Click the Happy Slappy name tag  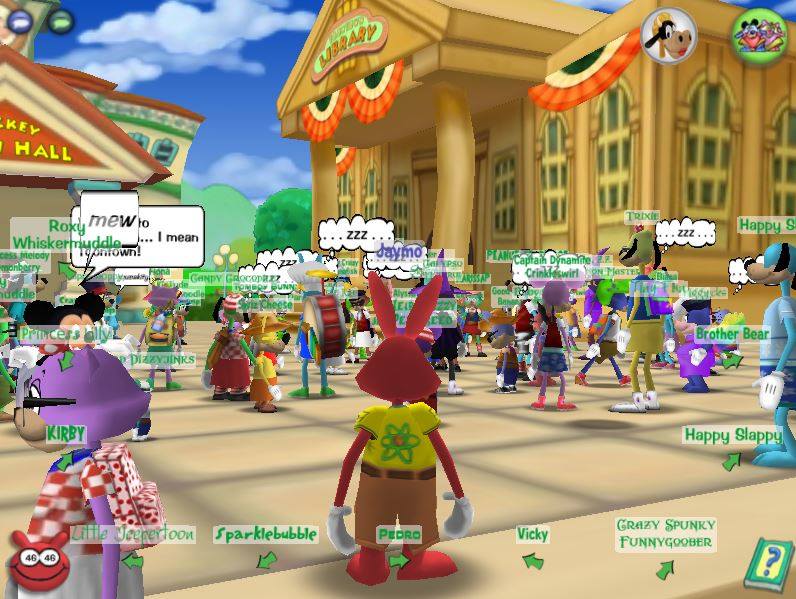(733, 435)
